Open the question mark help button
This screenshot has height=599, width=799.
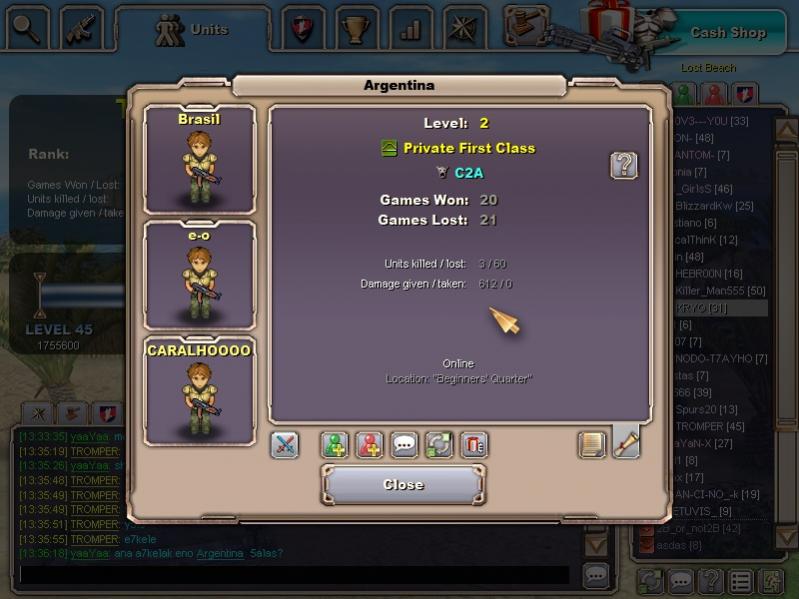[x=624, y=165]
